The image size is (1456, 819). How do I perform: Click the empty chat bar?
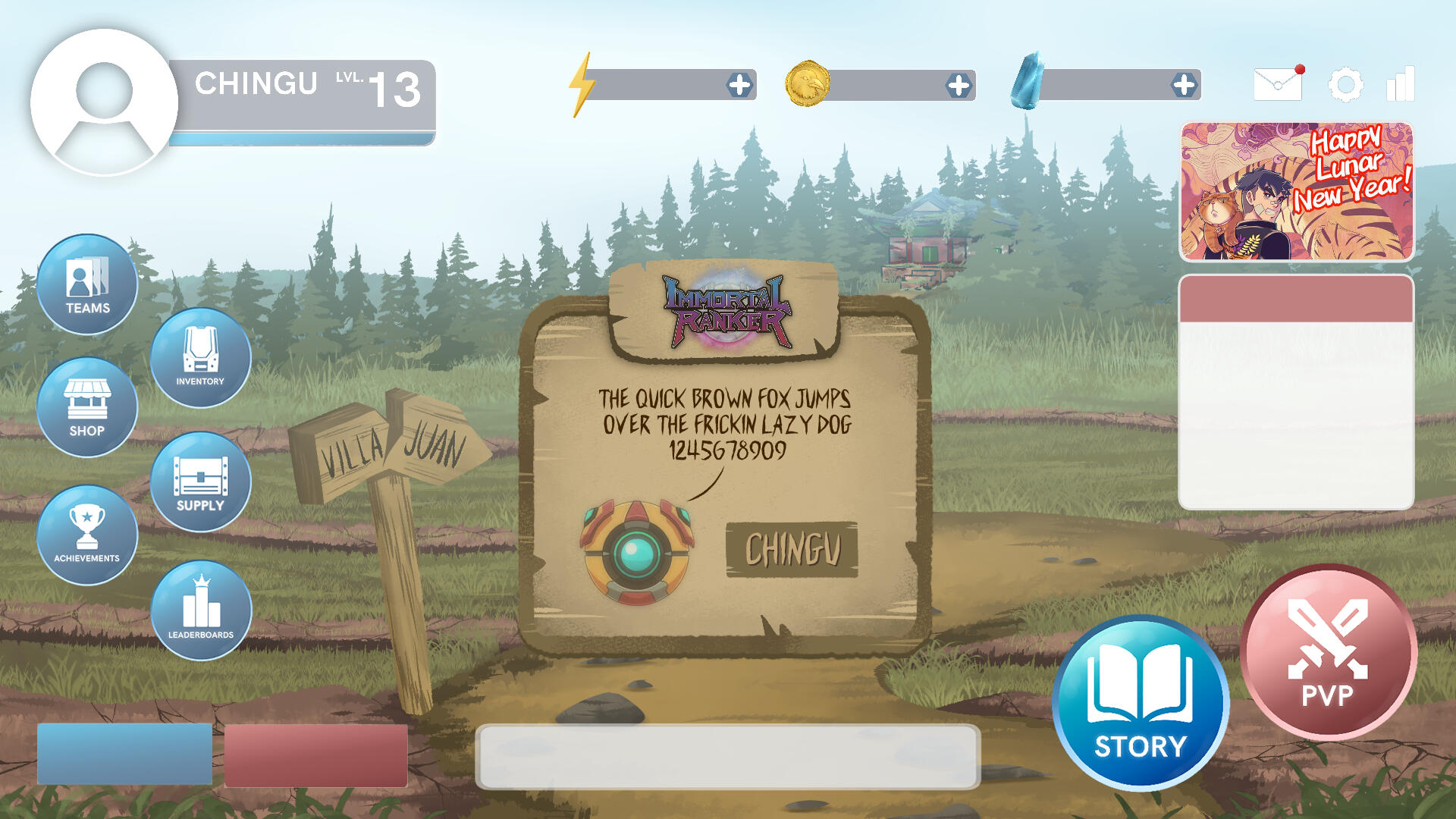point(727,756)
